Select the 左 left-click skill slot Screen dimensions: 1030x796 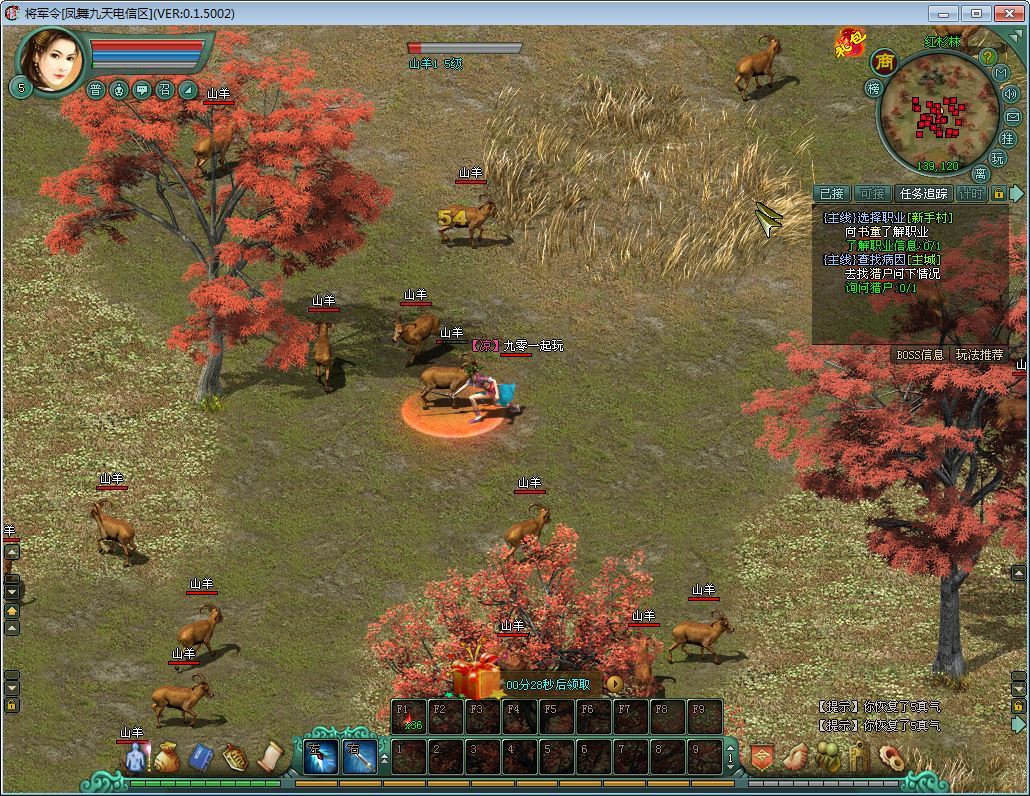[320, 756]
